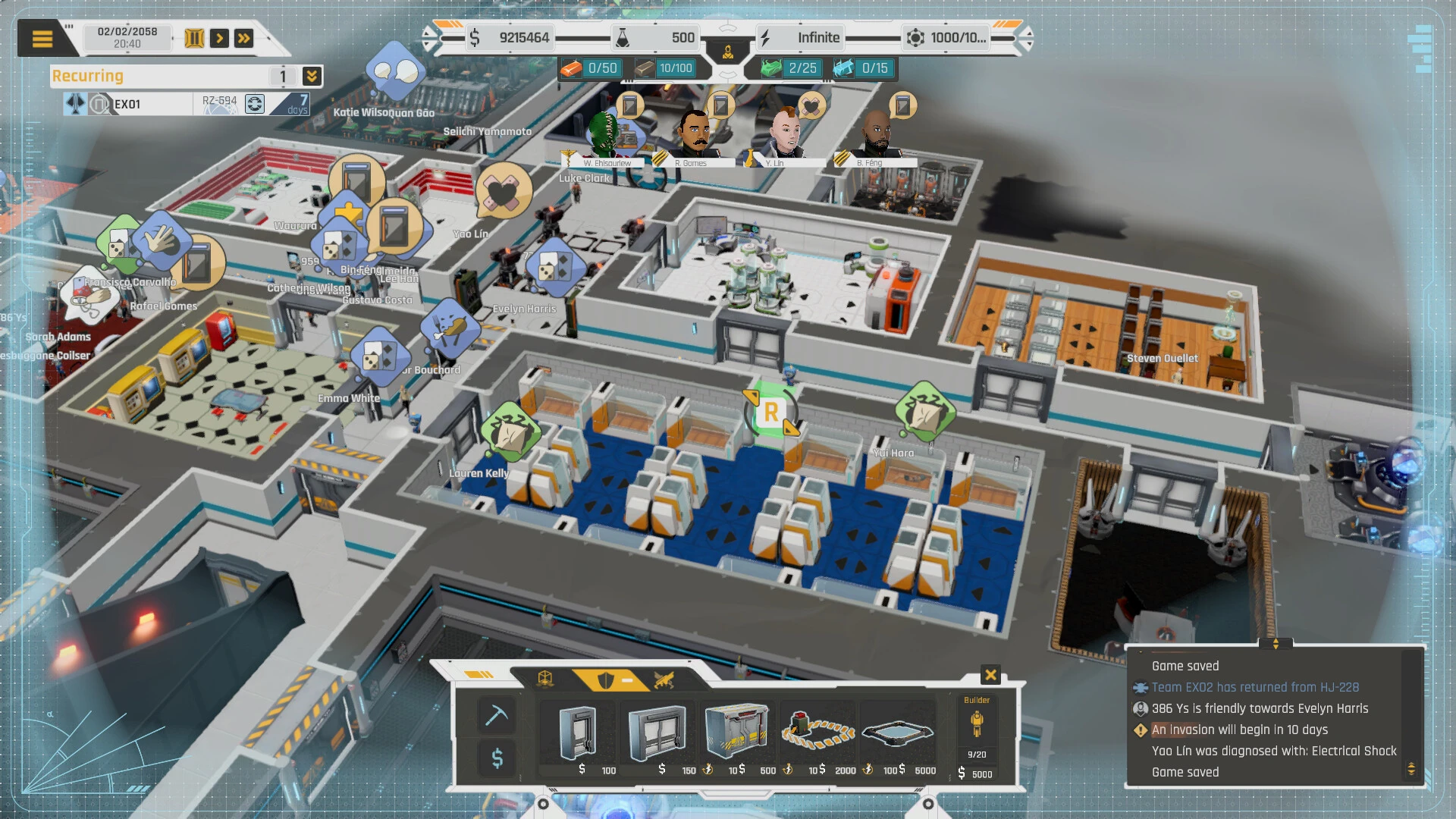1456x819 pixels.
Task: Collapse the Recurring tasks panel
Action: click(x=310, y=76)
